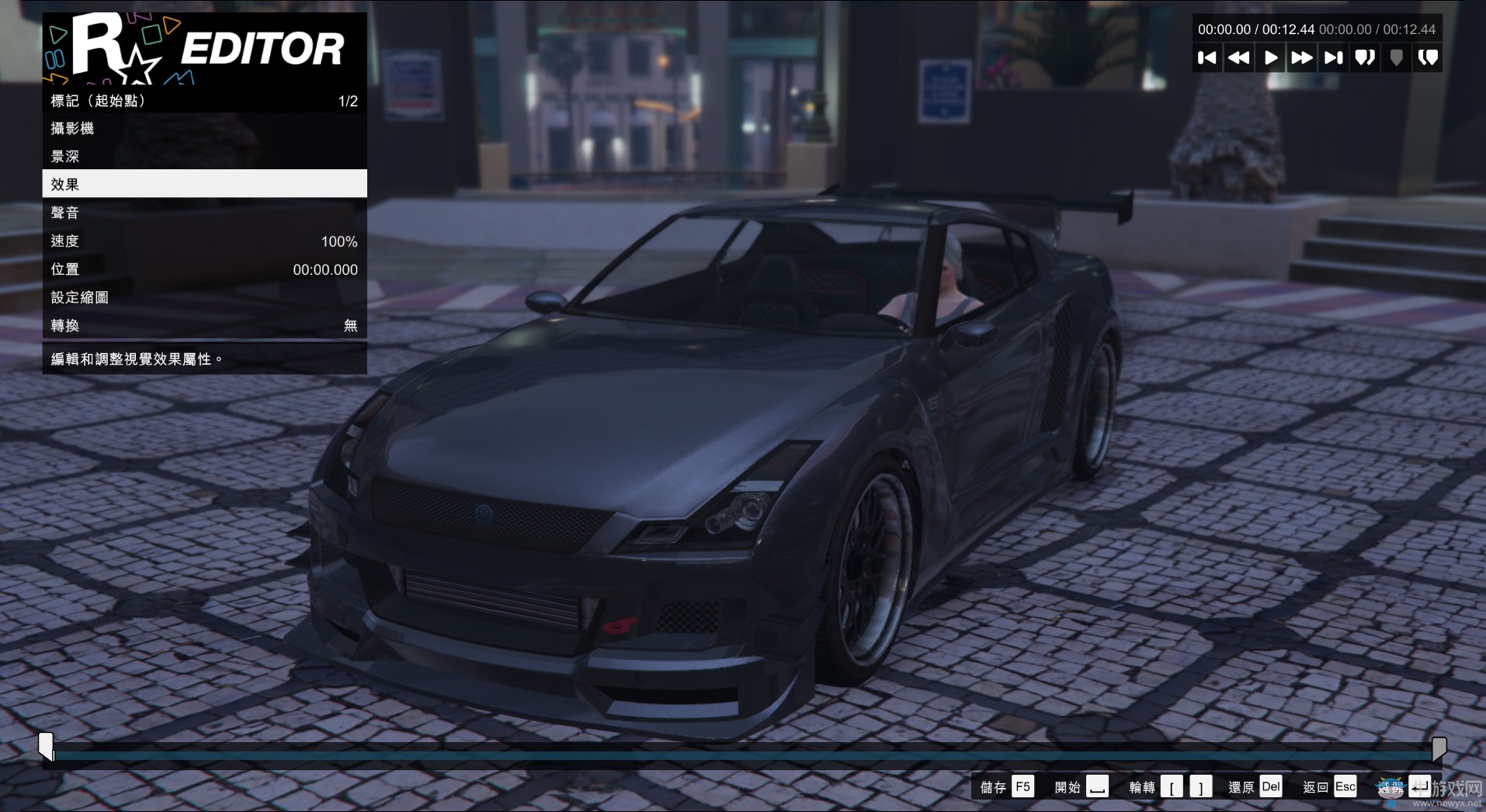Toggle the 轉換 transition setting off 無
Image resolution: width=1486 pixels, height=812 pixels.
[x=204, y=325]
